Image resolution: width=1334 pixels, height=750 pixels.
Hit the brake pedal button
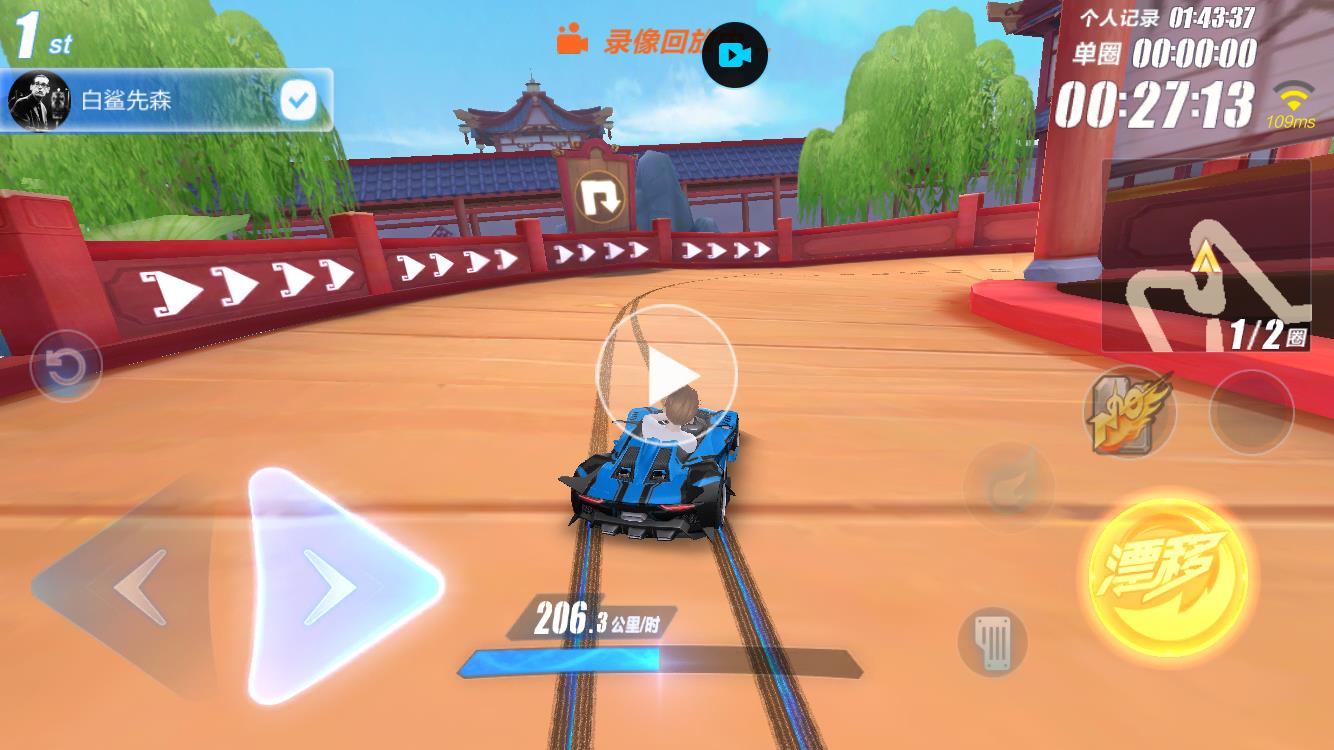[x=992, y=640]
